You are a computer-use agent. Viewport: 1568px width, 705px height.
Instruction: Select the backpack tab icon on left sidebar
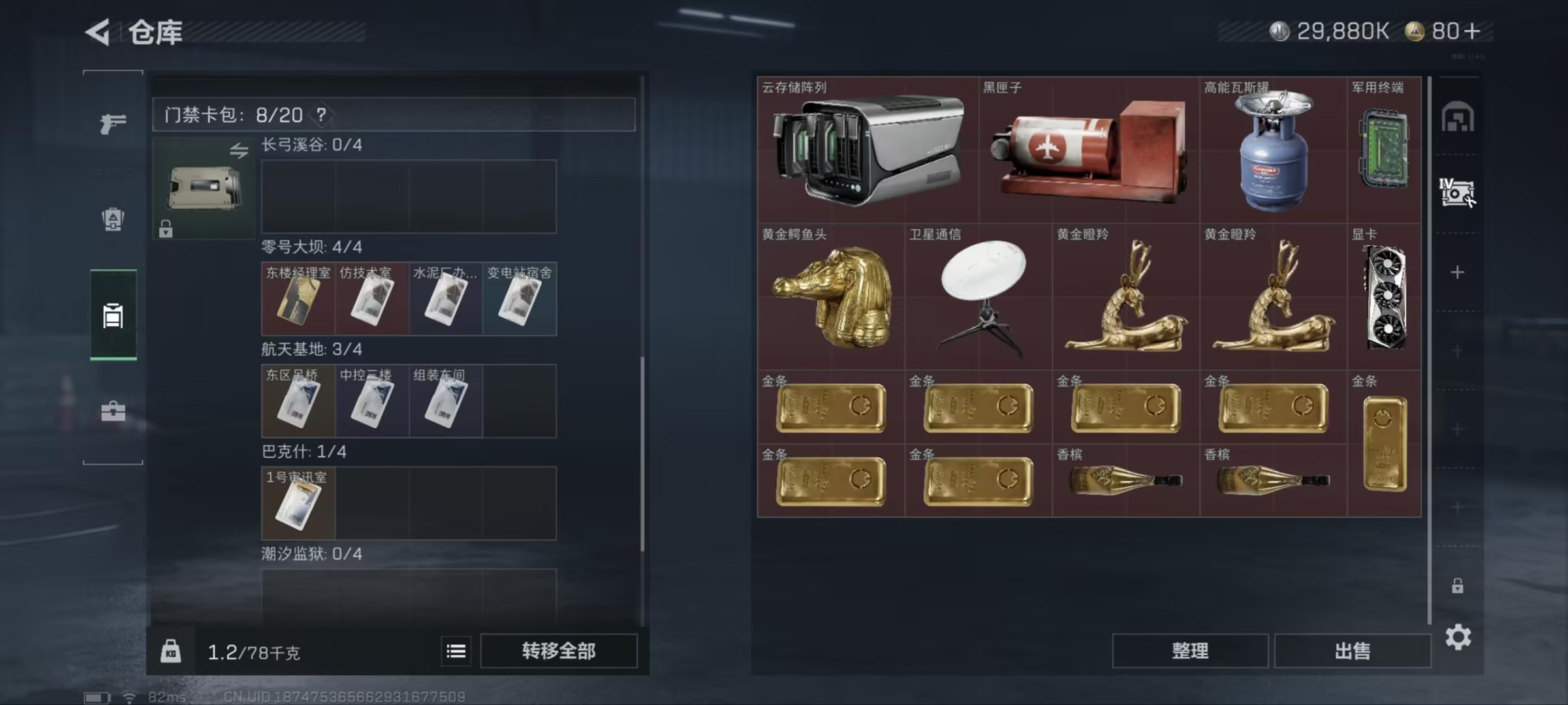[112, 219]
